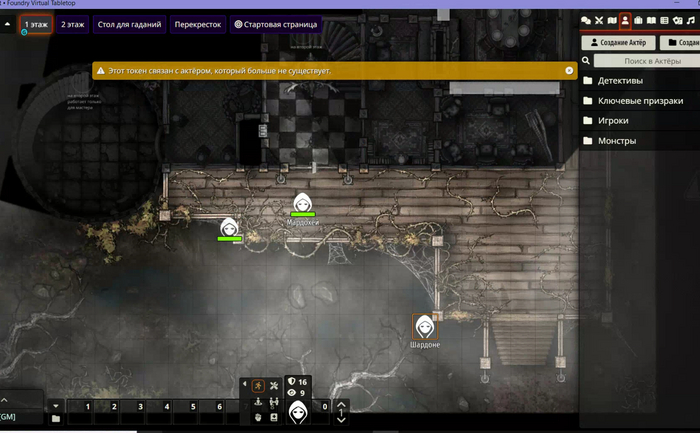The width and height of the screenshot is (700, 433).
Task: Open the '2 этаж' scene
Action: tap(72, 23)
